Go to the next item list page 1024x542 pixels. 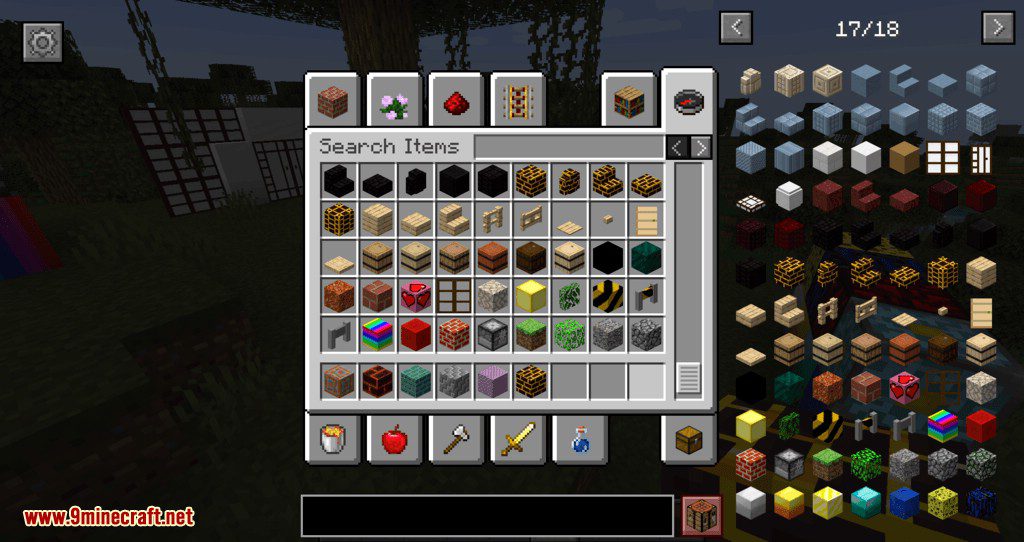[x=998, y=28]
